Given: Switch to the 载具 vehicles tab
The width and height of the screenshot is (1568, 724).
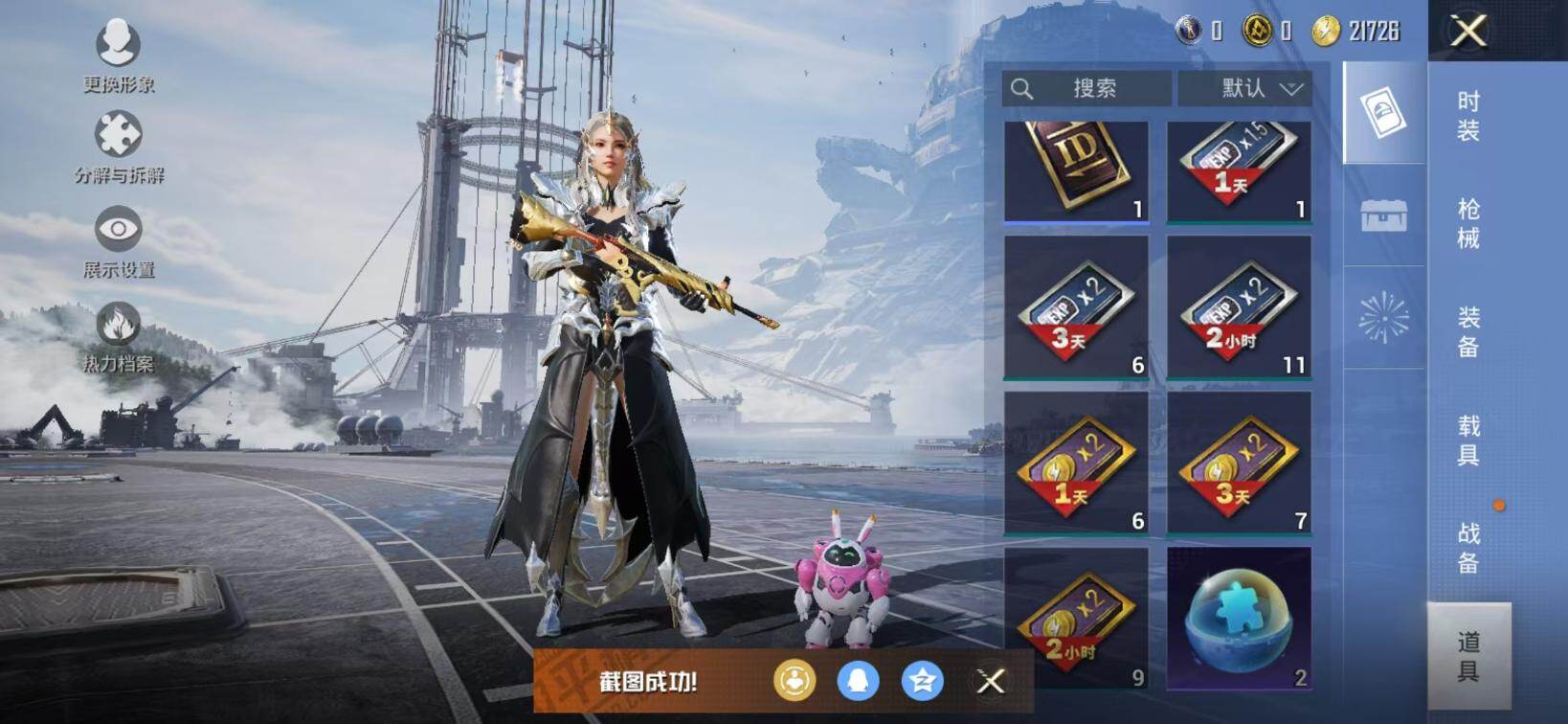Looking at the screenshot, I should 1468,440.
